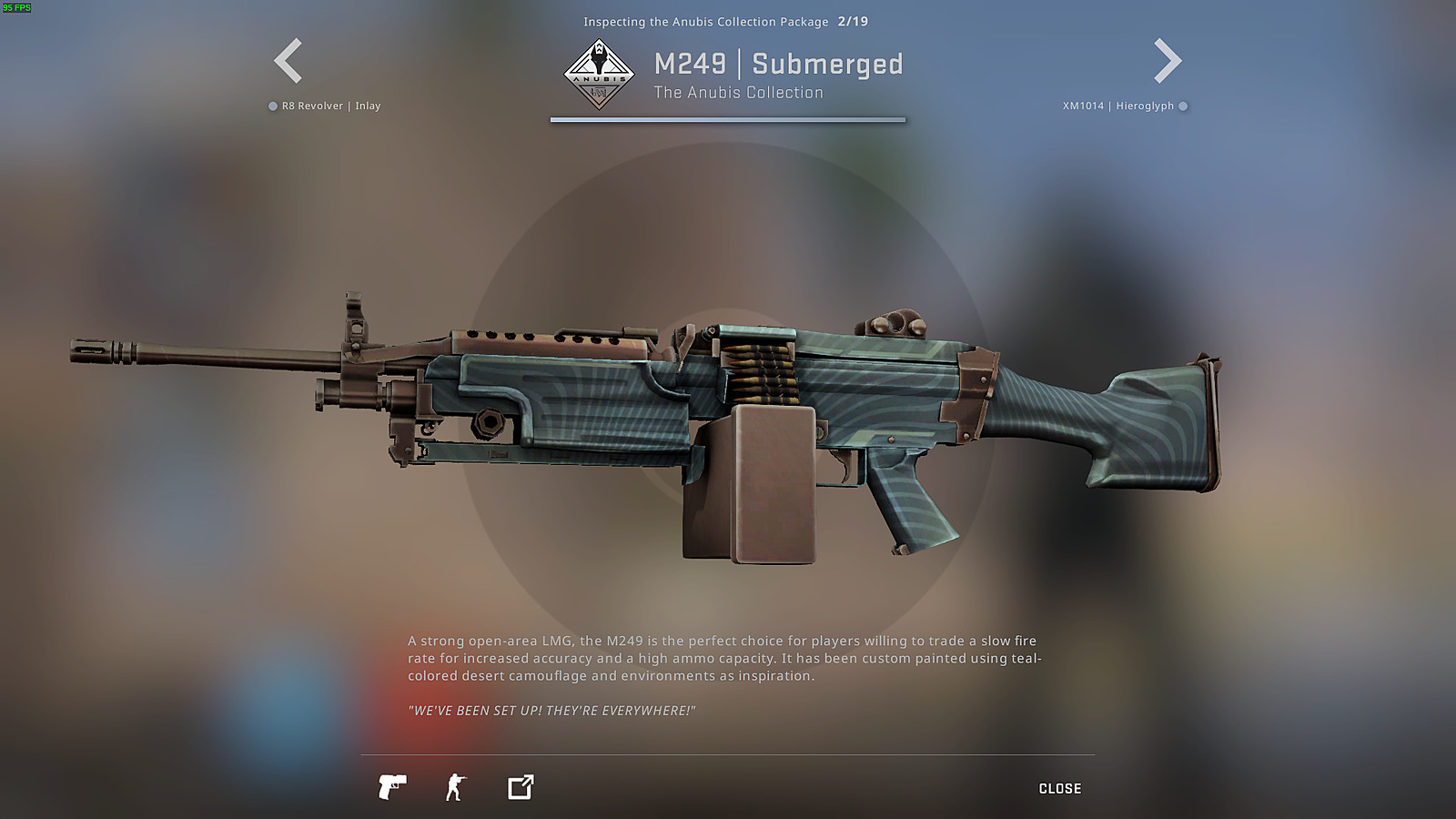
Task: Show the weapon on a character model
Action: (x=455, y=787)
